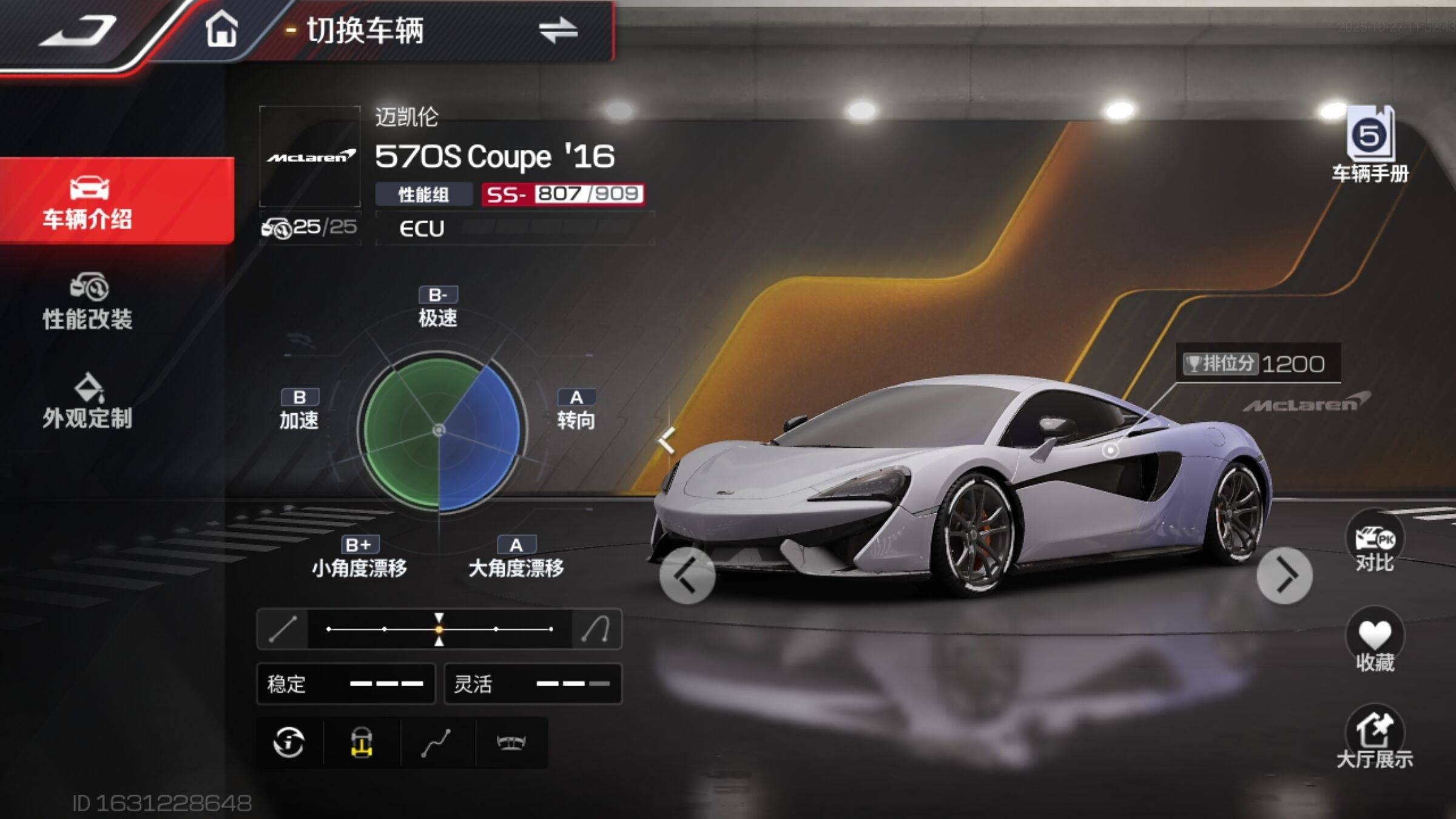This screenshot has width=1456, height=819.
Task: Open the 车辆手册 vehicle manual
Action: click(1370, 146)
